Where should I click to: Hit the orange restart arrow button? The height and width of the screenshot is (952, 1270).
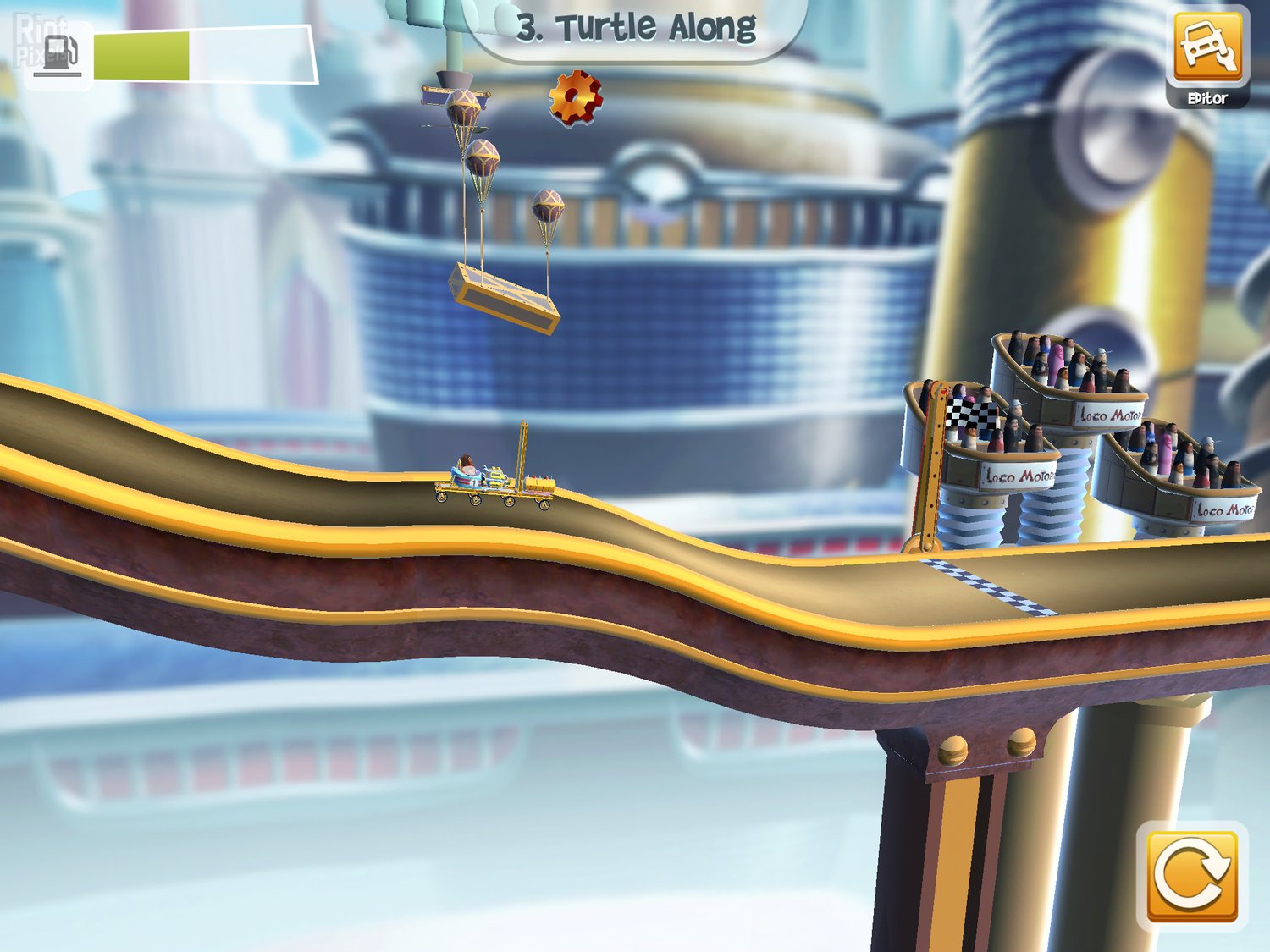click(1191, 876)
